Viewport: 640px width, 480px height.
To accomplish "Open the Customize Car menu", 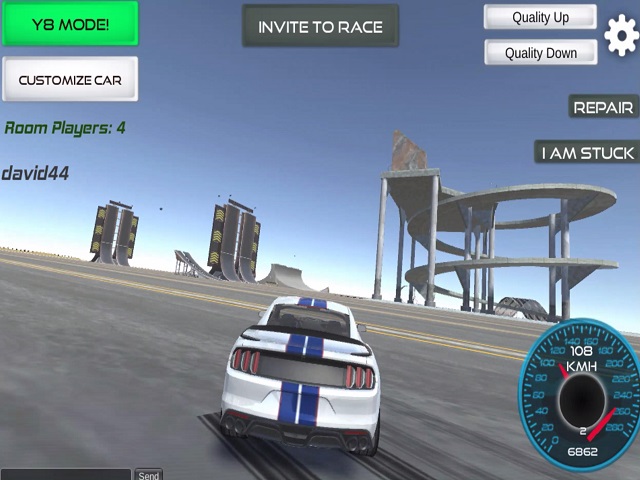I will point(70,79).
